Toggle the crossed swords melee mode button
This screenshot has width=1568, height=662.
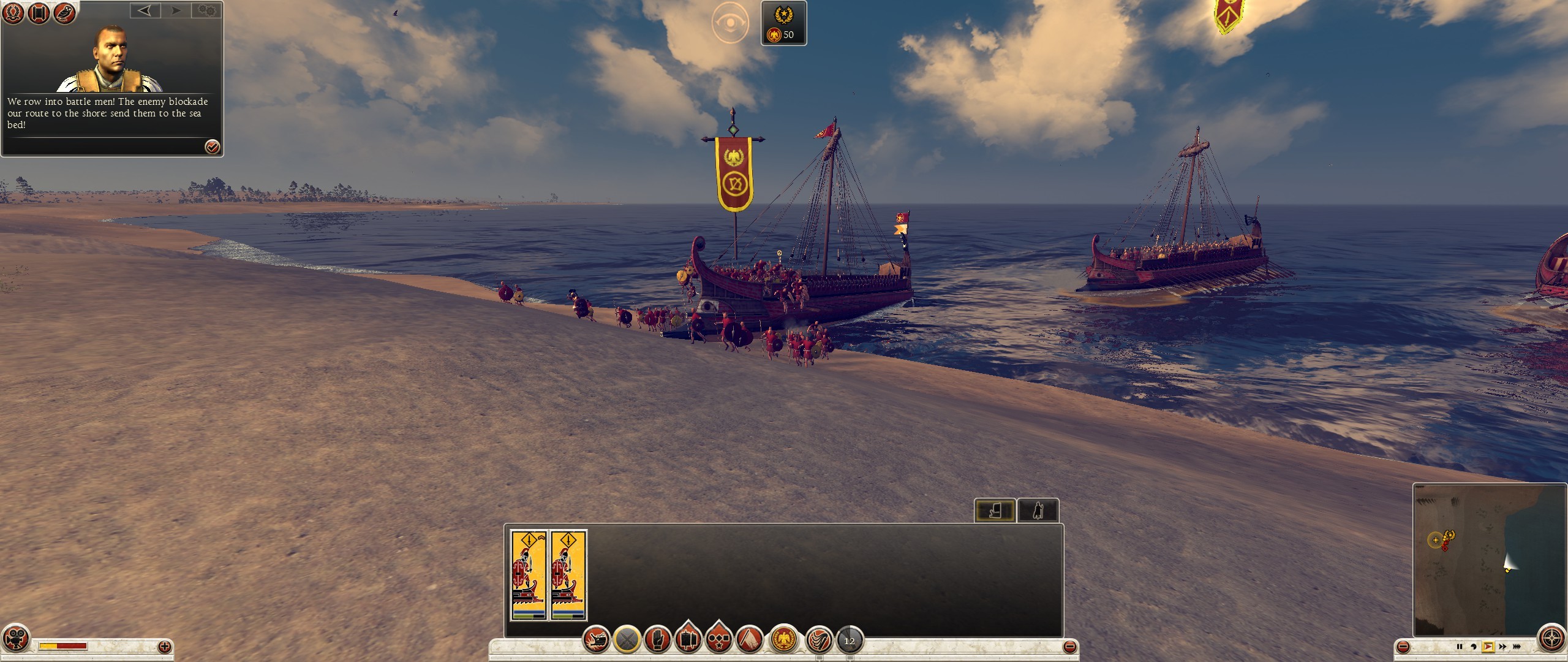coord(627,641)
